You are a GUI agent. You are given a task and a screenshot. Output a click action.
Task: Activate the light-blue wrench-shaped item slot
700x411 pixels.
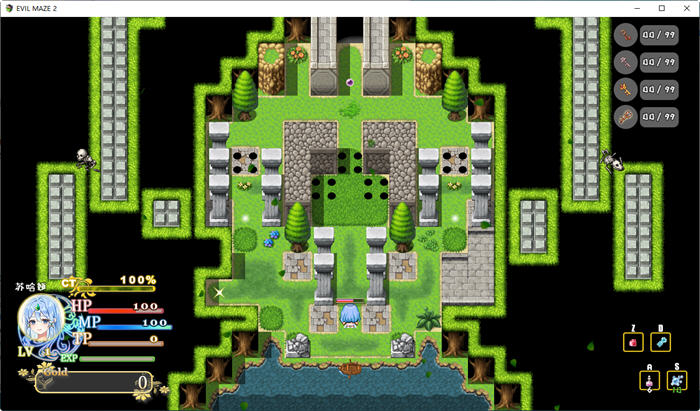point(660,343)
